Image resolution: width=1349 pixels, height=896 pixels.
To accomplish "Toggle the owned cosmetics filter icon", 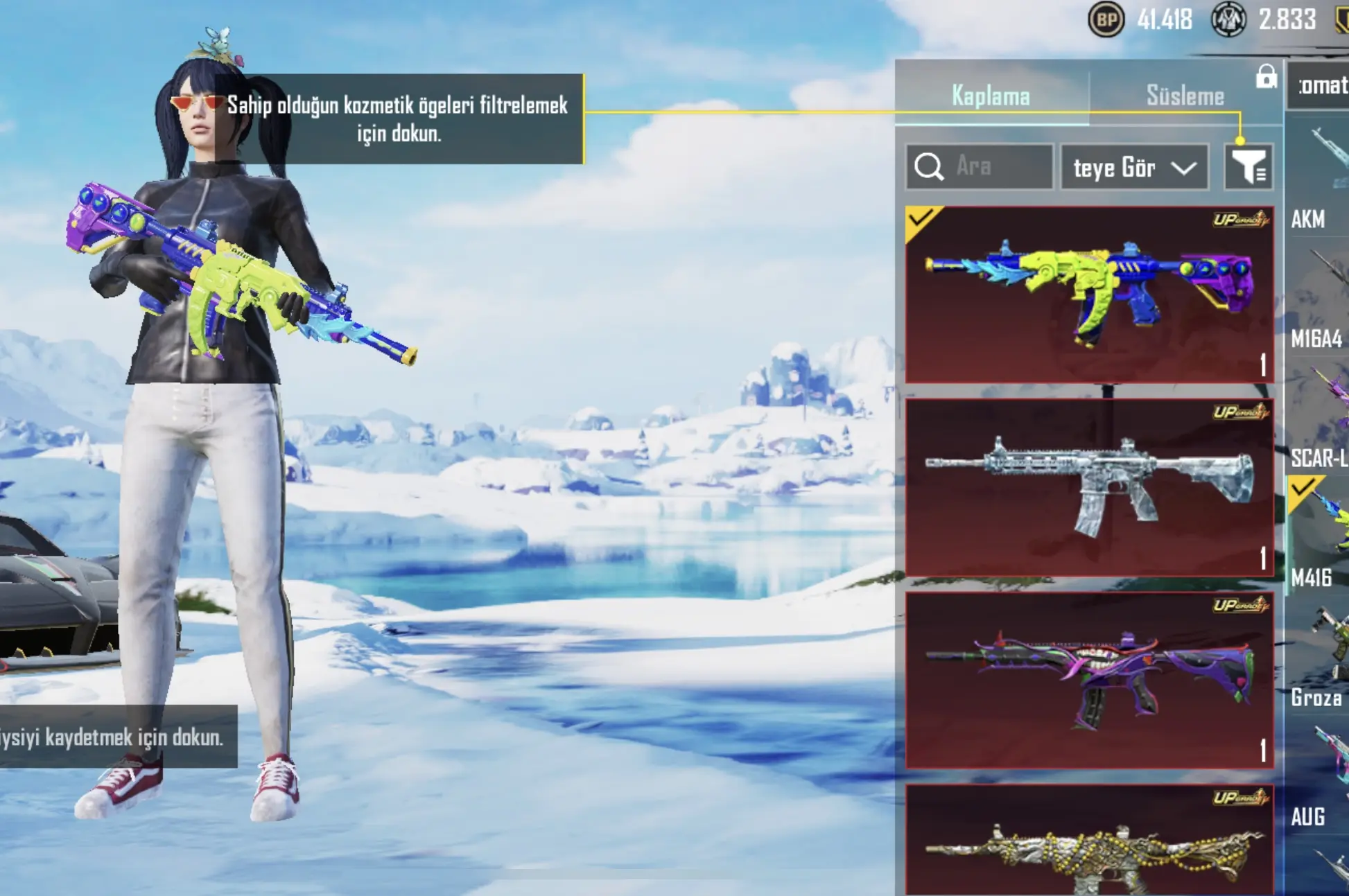I will tap(1248, 167).
